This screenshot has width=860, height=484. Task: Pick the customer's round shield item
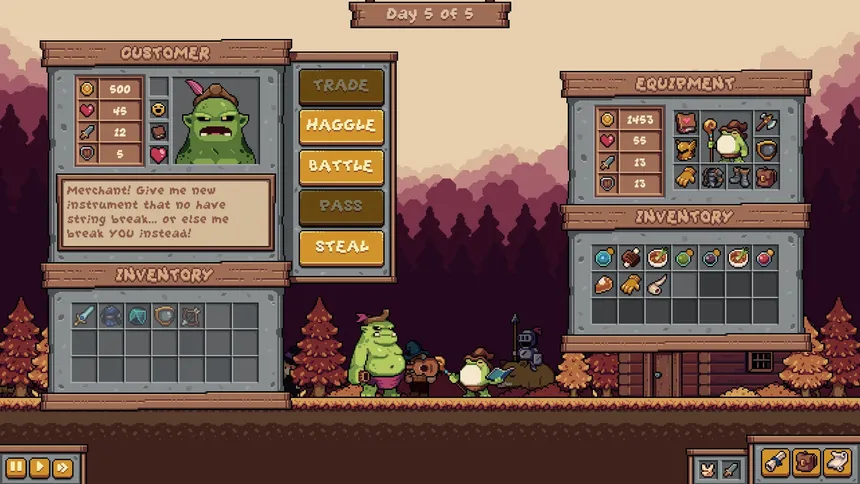(165, 316)
